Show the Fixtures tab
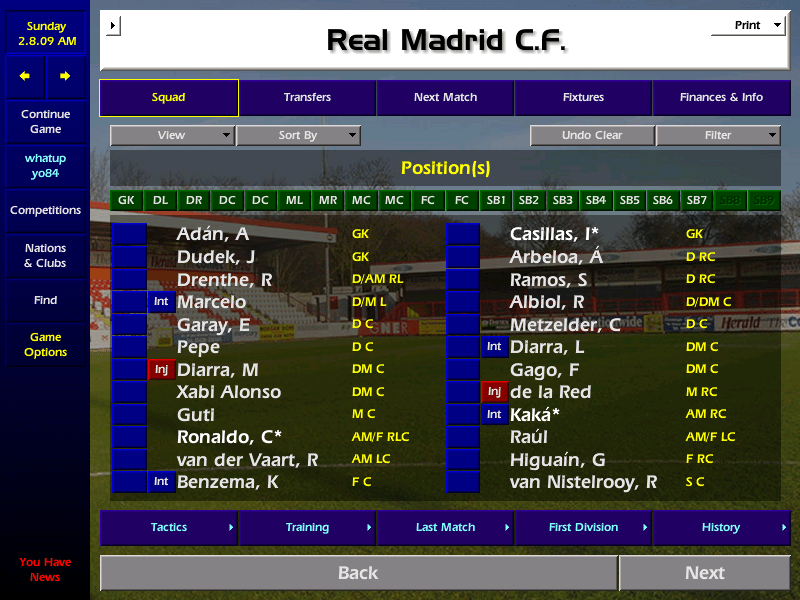Screen dimensions: 800x600 click(x=583, y=98)
